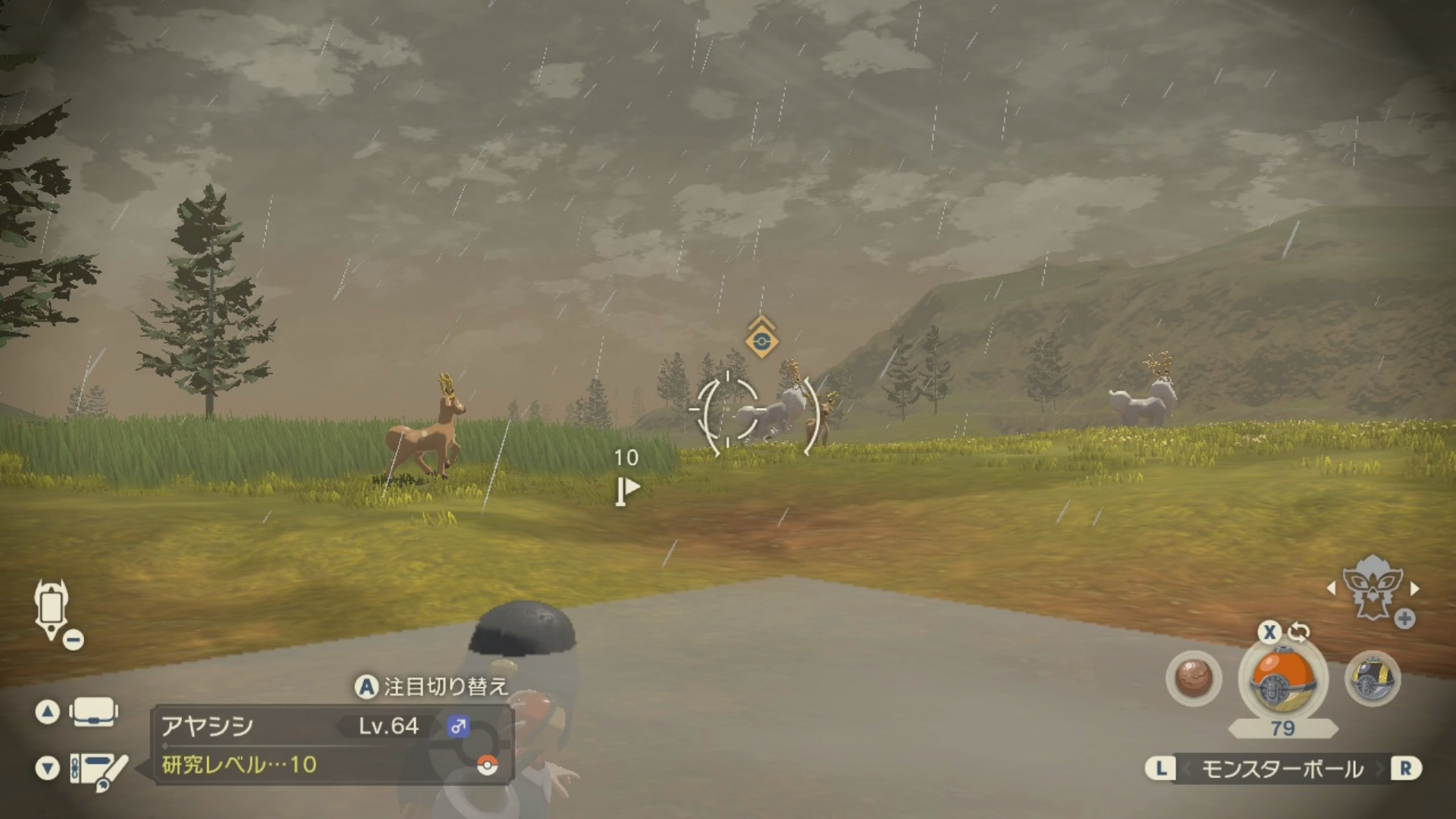Click the left arrow beside the ride icon
Viewport: 1456px width, 819px height.
tap(1332, 588)
